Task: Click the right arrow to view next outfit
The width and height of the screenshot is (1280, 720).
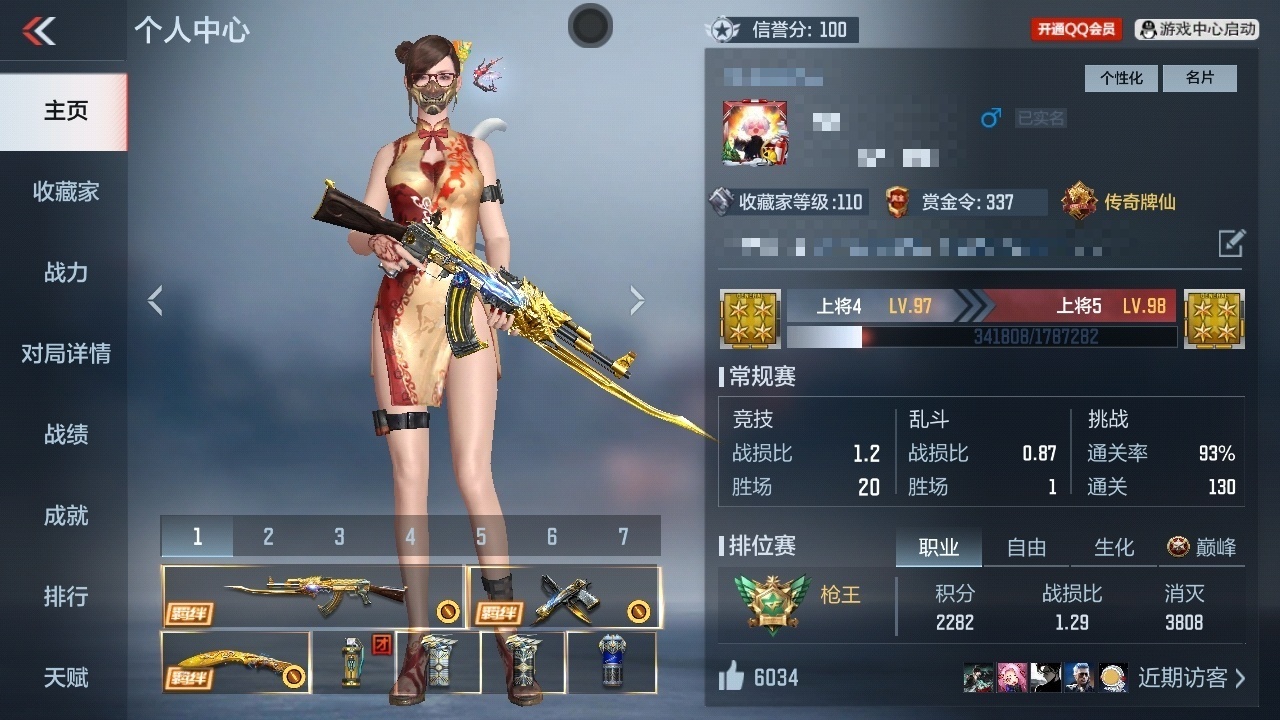Action: click(x=637, y=300)
